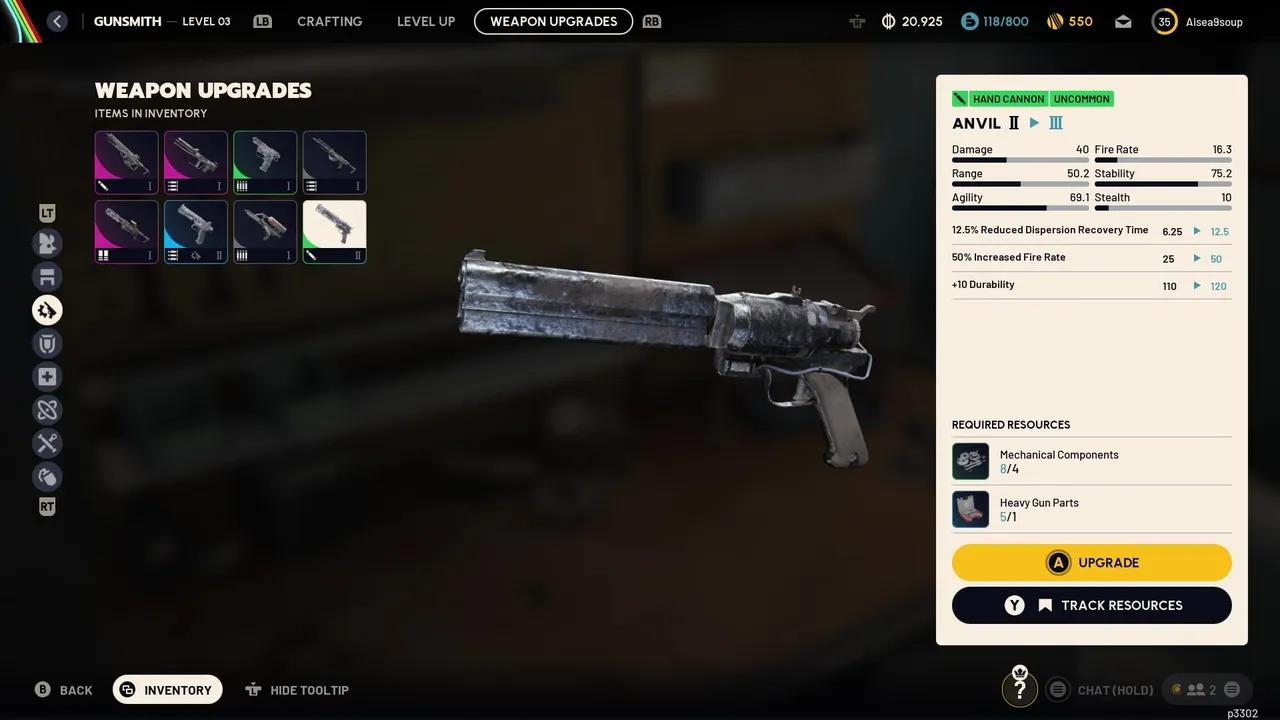Choose the atom-shaped station icon
Viewport: 1280px width, 720px height.
(47, 410)
